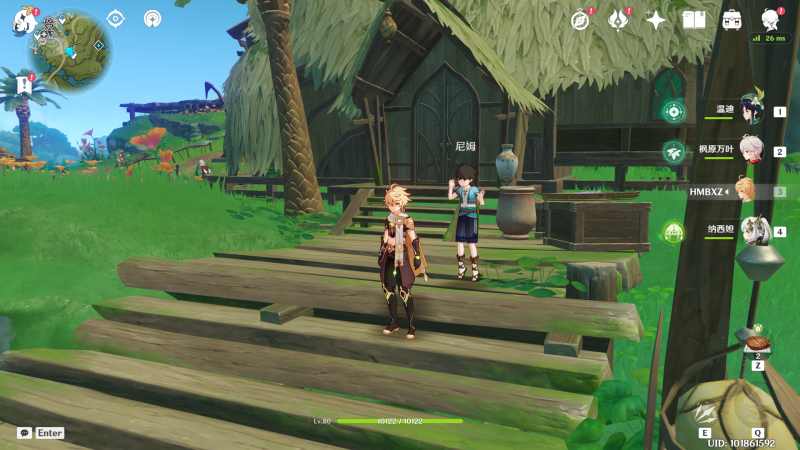800x450 pixels.
Task: Open the winged battle pass icon
Action: [x=618, y=20]
